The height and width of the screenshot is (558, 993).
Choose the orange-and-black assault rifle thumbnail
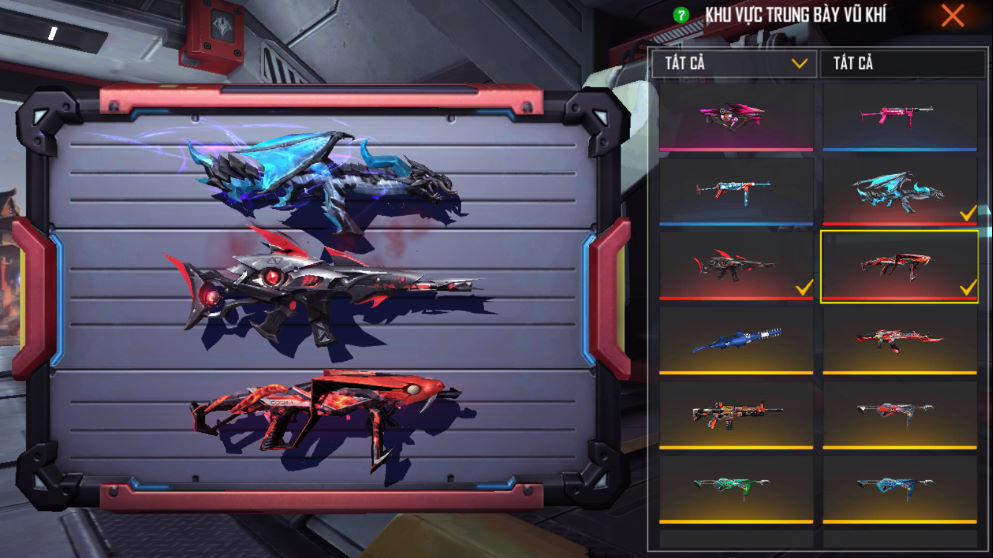(x=734, y=413)
